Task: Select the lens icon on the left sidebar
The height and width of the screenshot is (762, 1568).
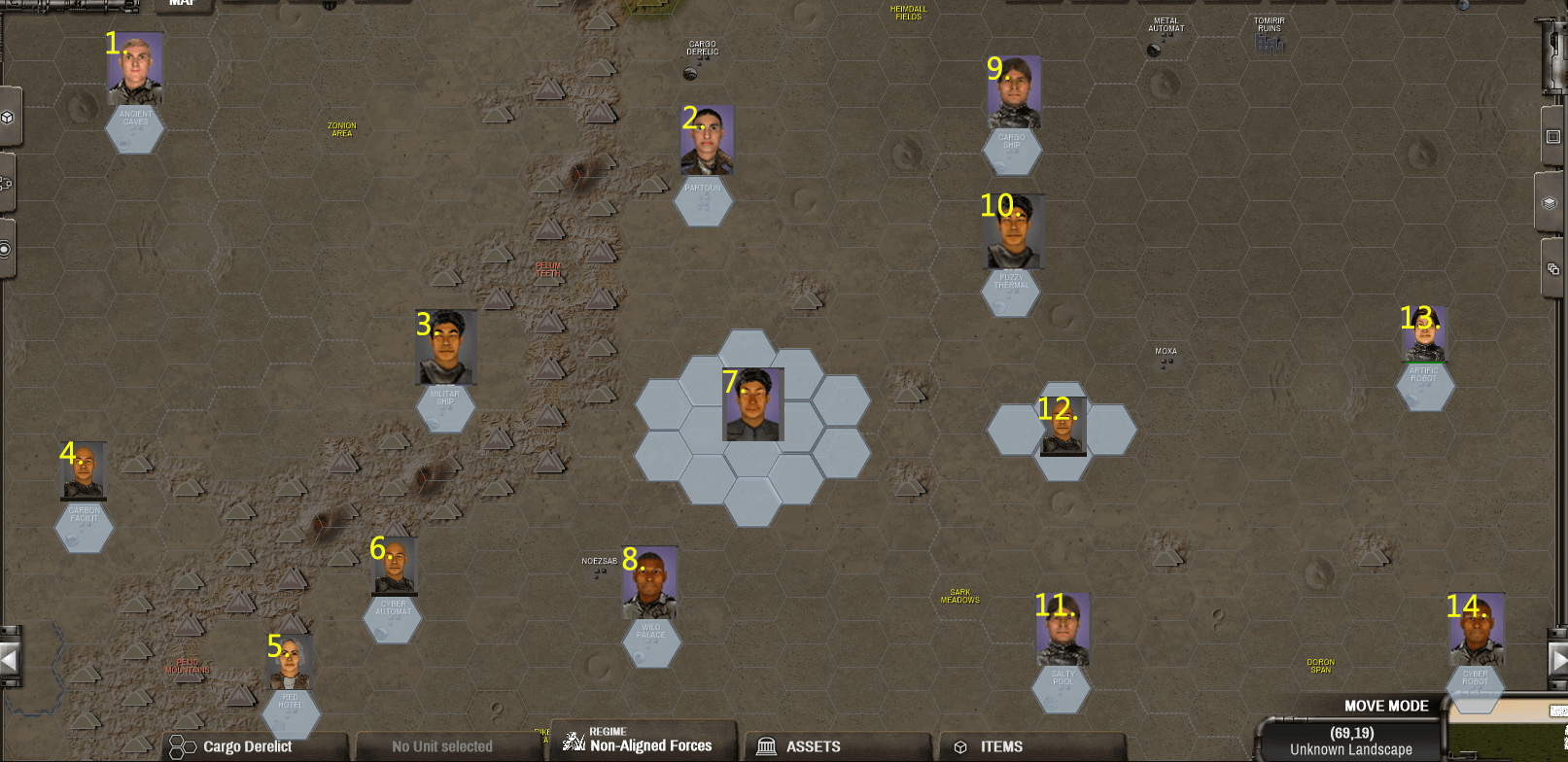Action: (x=6, y=250)
